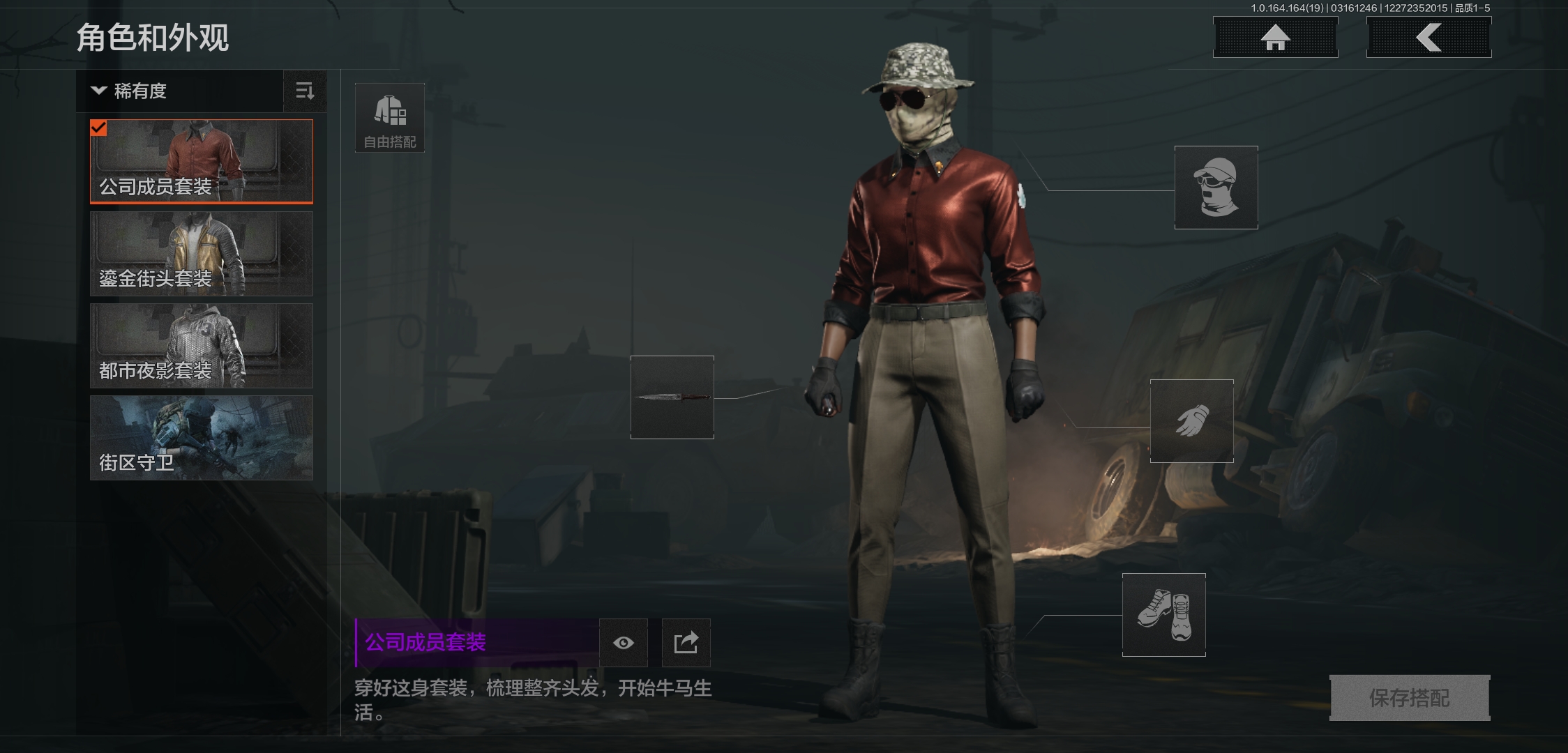Select the headwear and mask equipment slot

point(1215,187)
